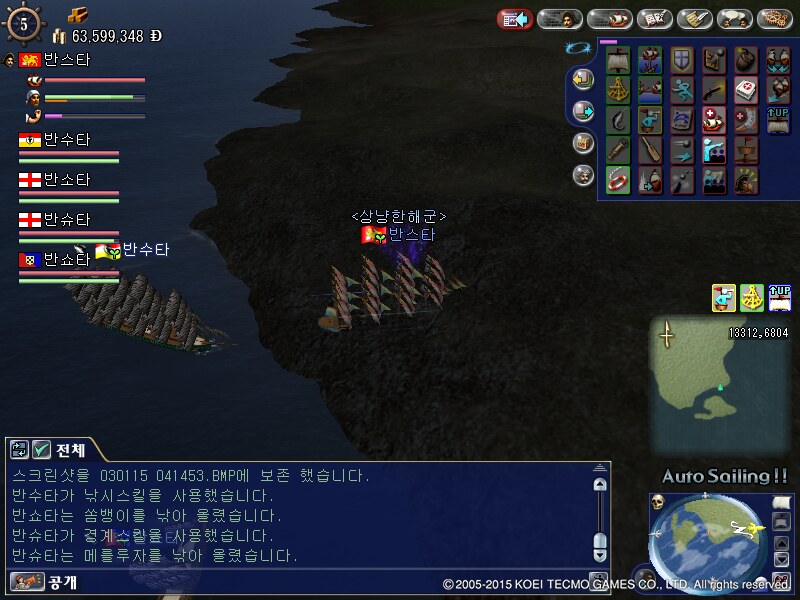Use the first-aid kit skill
Viewport: 800px width, 600px height.
(746, 90)
